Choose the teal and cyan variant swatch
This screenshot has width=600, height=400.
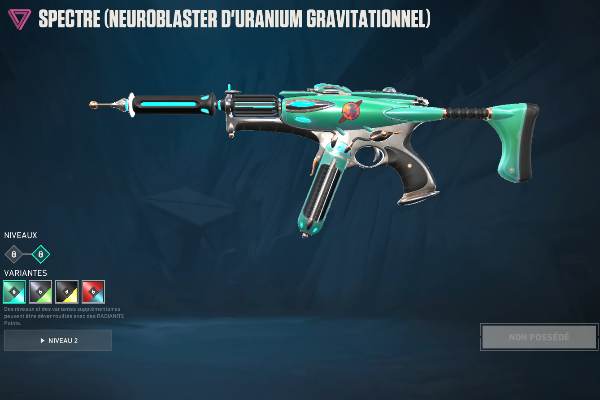[14, 292]
